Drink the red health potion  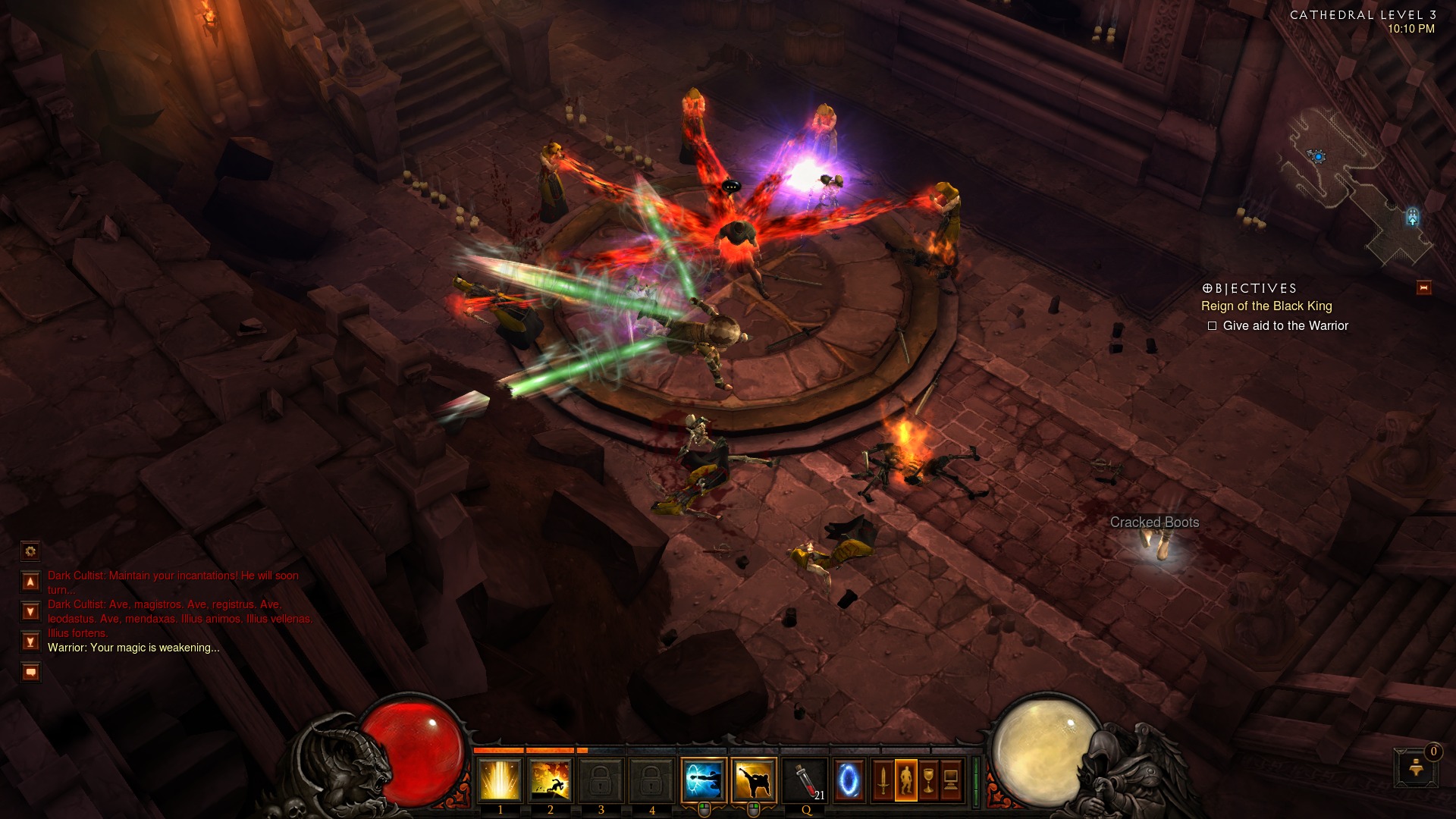point(806,780)
